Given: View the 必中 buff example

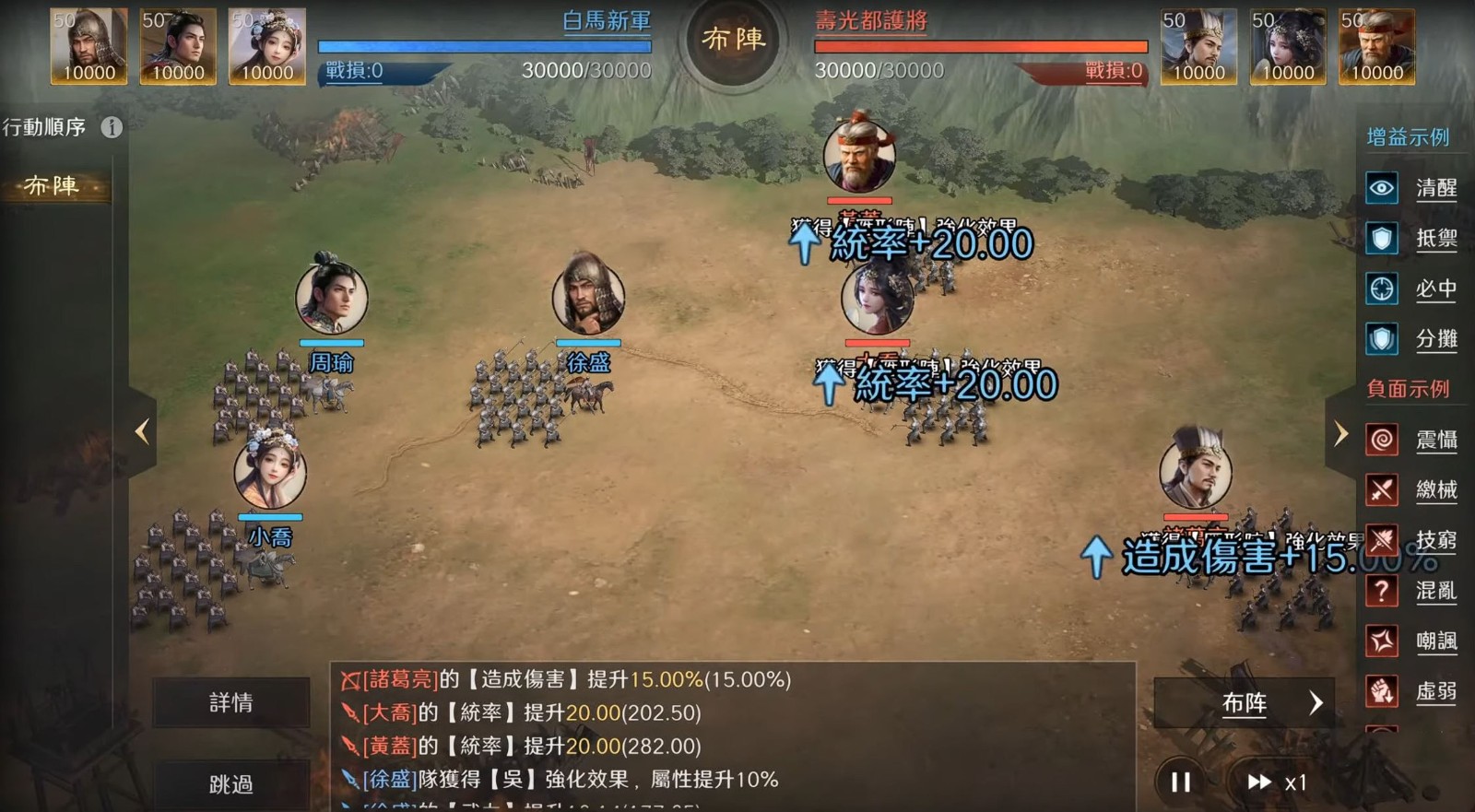Looking at the screenshot, I should pos(1410,289).
